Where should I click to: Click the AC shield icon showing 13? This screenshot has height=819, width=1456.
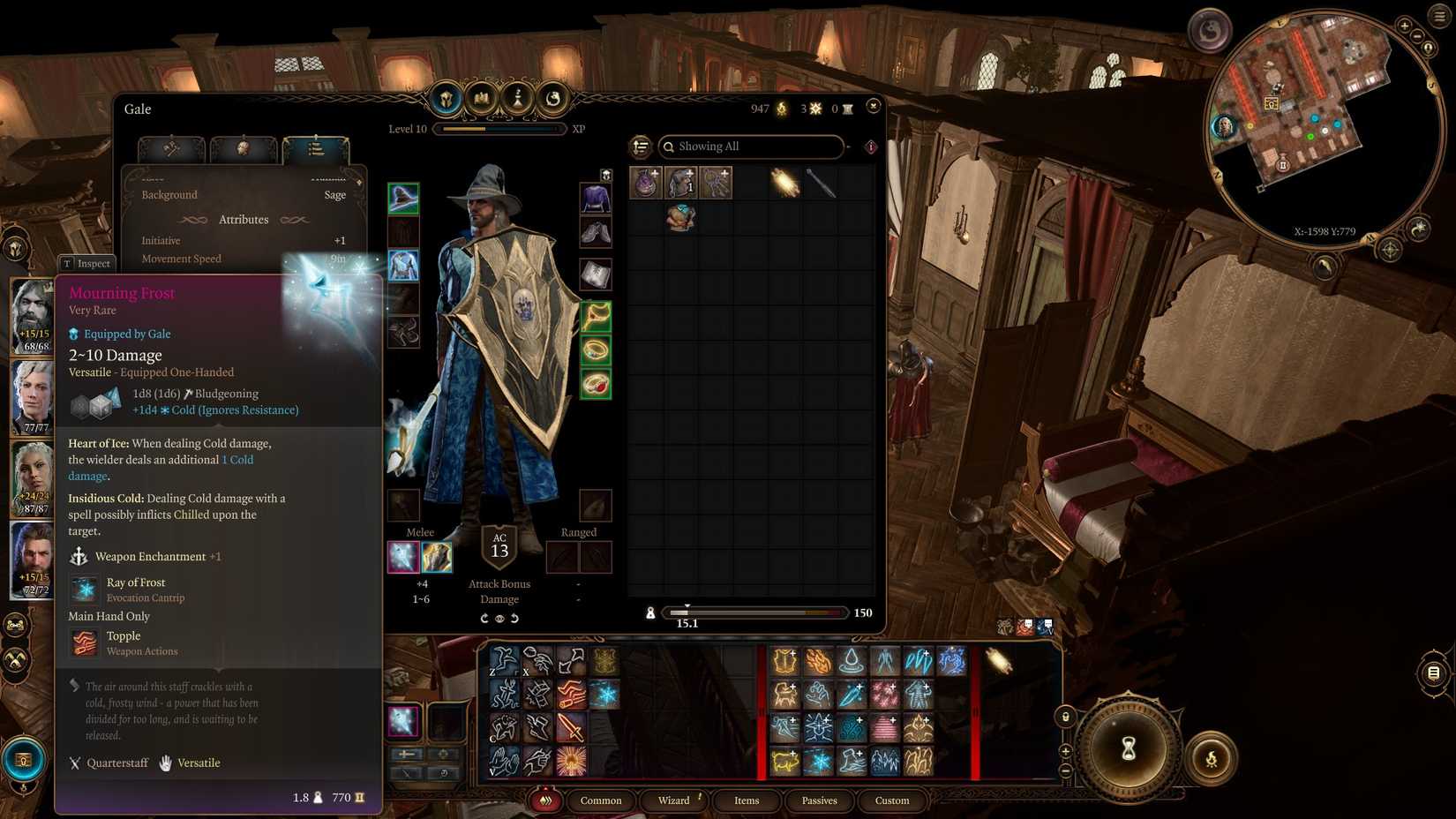[499, 546]
